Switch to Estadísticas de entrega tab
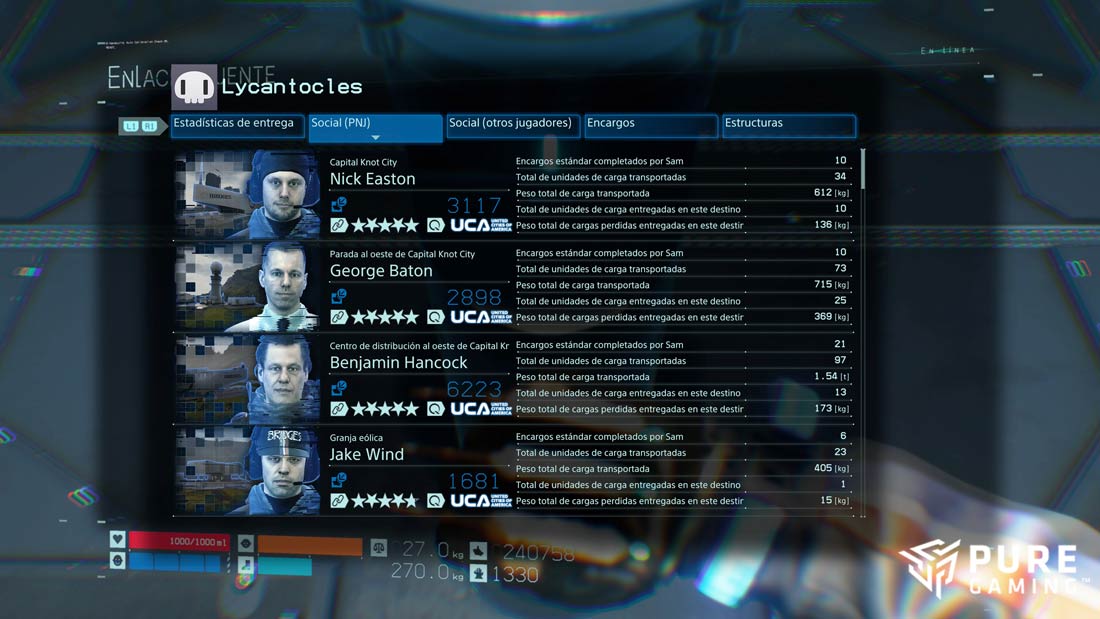 [x=236, y=124]
